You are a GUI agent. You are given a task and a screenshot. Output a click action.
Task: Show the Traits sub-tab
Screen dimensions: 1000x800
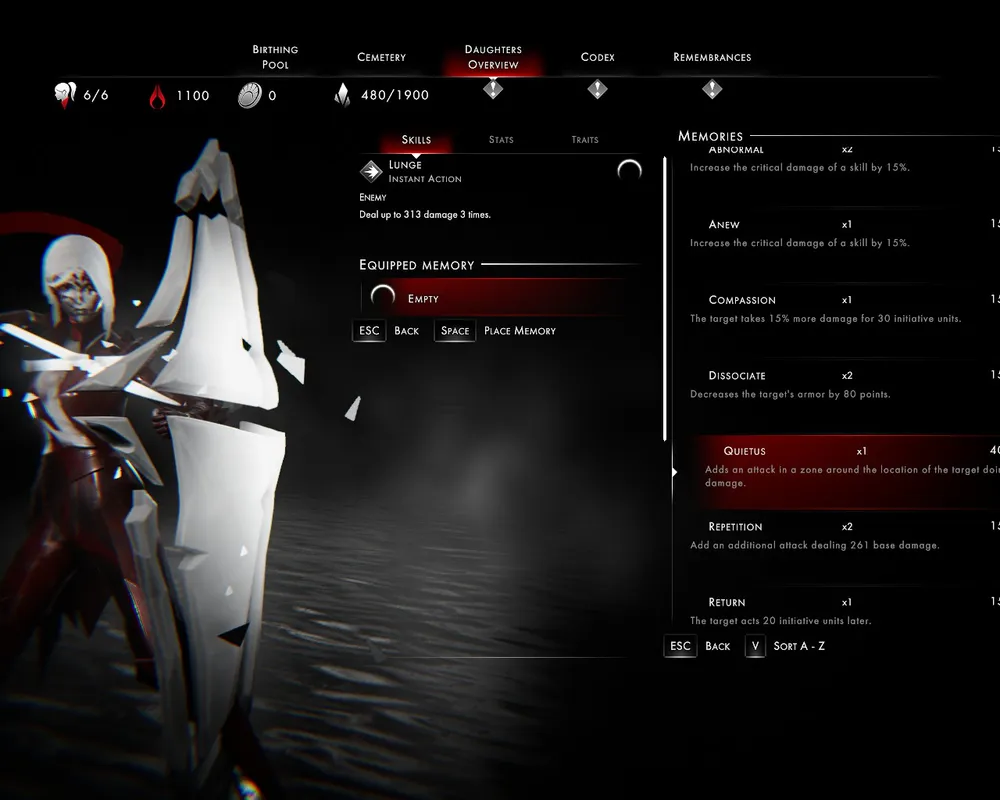click(585, 140)
